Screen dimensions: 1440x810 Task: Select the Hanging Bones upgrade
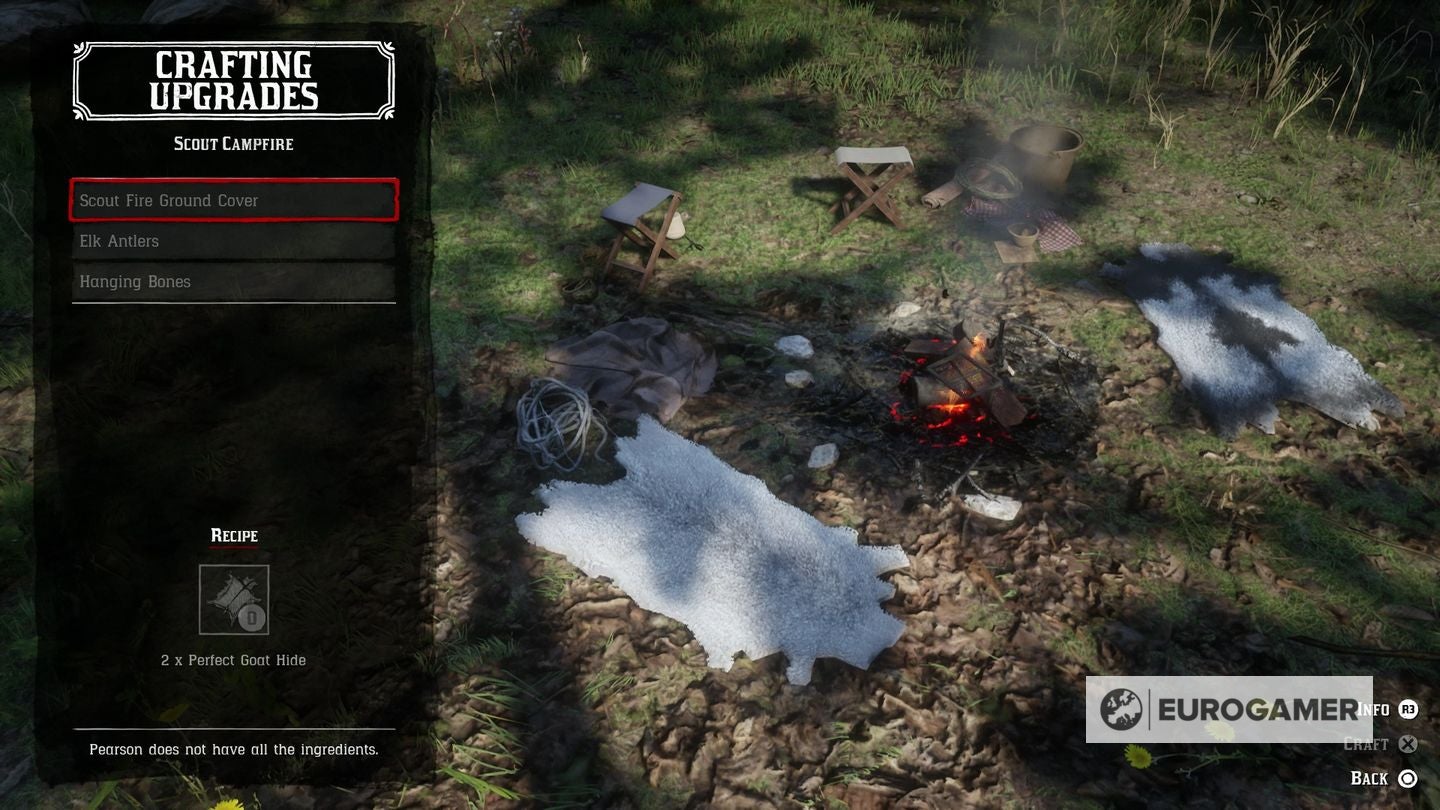tap(234, 282)
